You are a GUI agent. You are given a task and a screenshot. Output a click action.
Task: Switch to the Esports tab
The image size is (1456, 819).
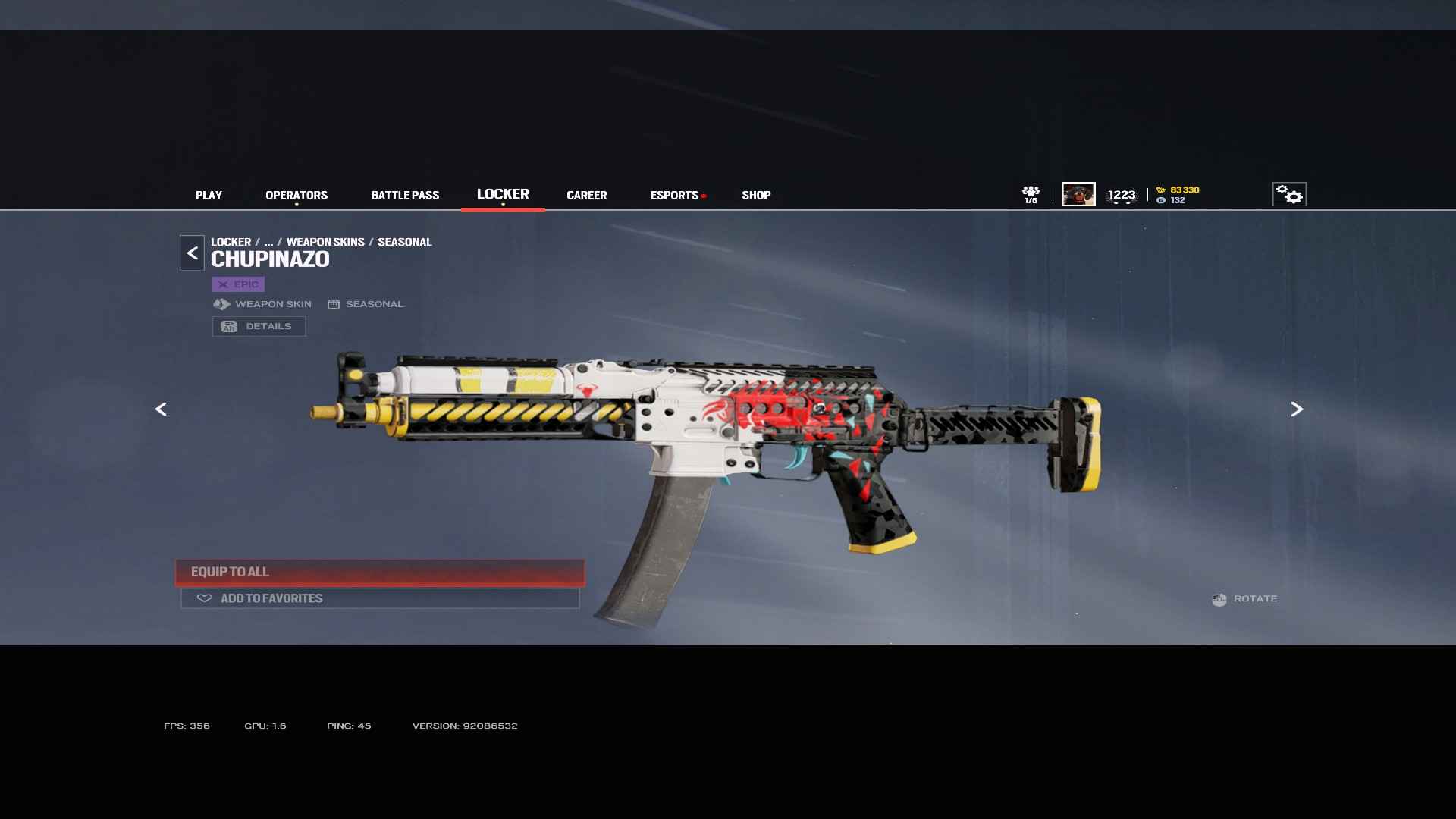pyautogui.click(x=674, y=195)
